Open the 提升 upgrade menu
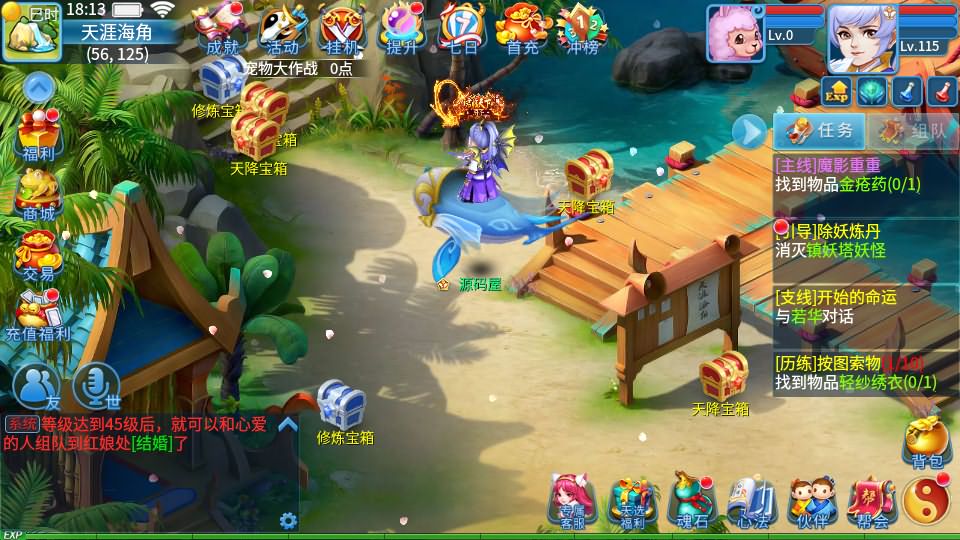This screenshot has height=540, width=960. coord(402,30)
